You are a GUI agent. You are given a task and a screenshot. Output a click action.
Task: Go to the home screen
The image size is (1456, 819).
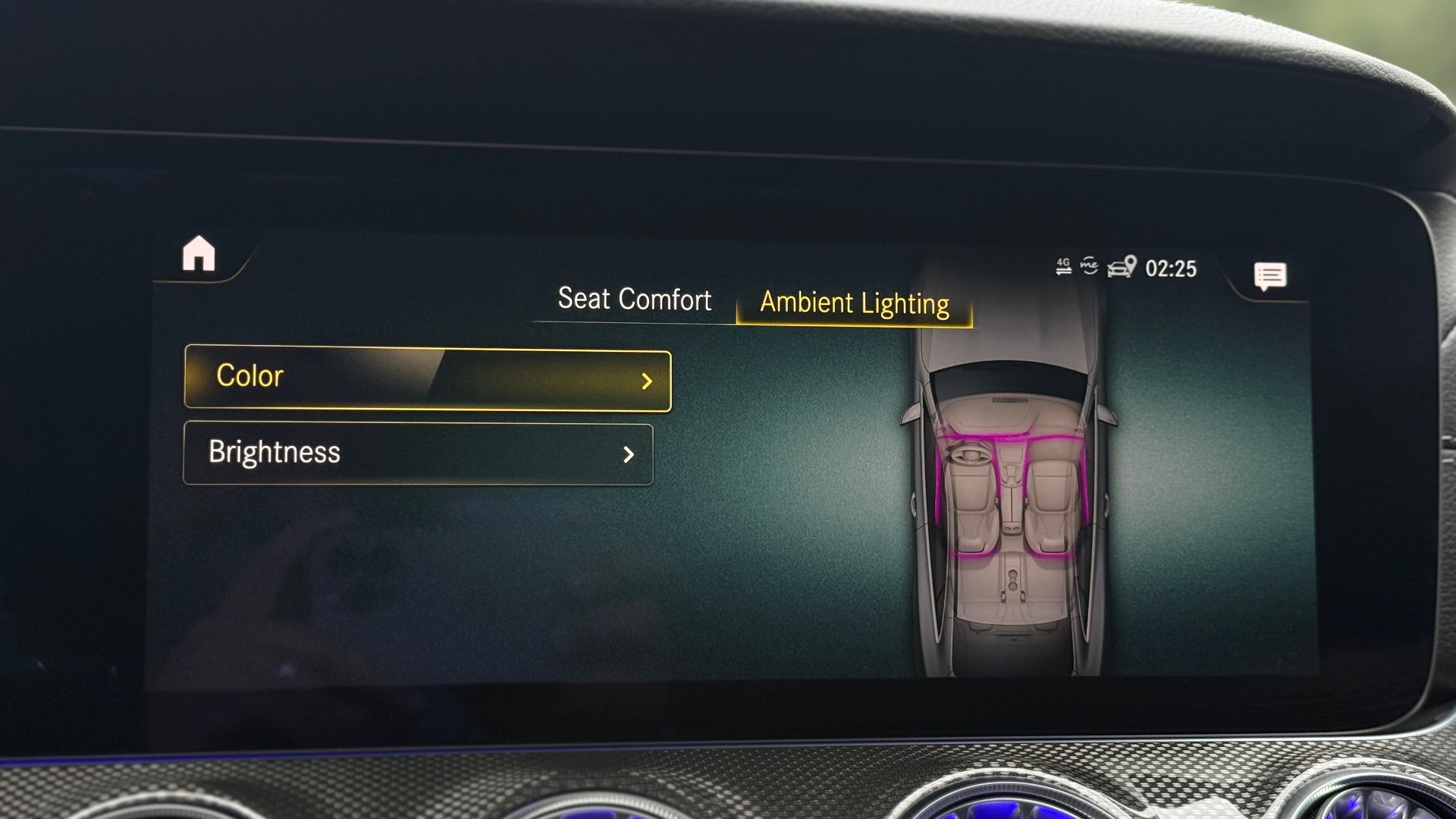pos(199,253)
